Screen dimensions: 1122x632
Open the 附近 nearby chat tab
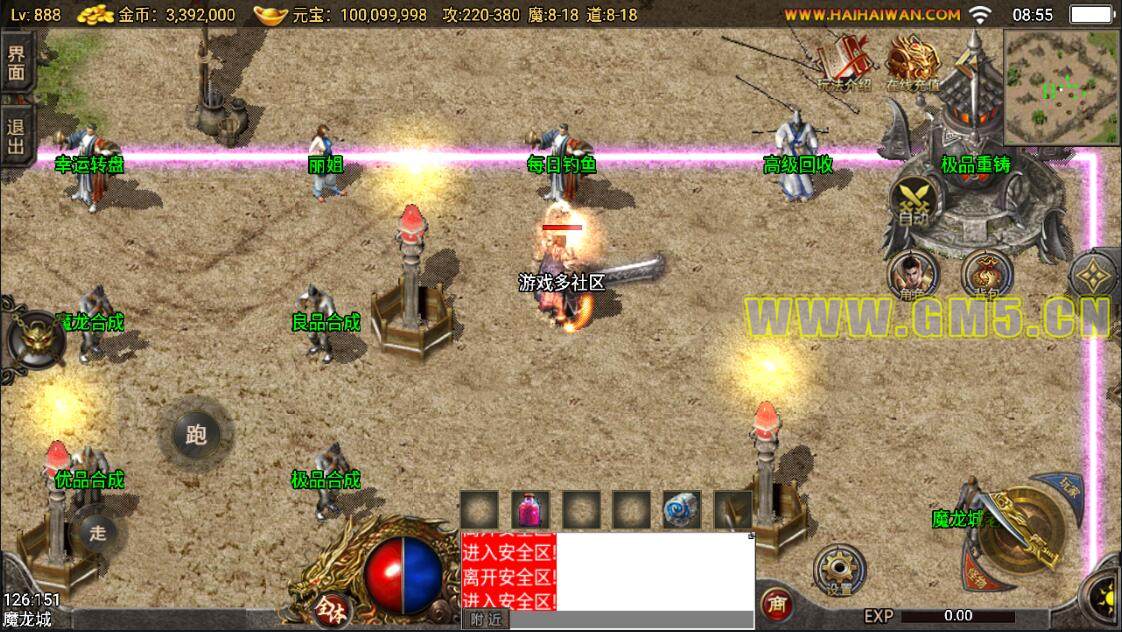click(x=485, y=620)
